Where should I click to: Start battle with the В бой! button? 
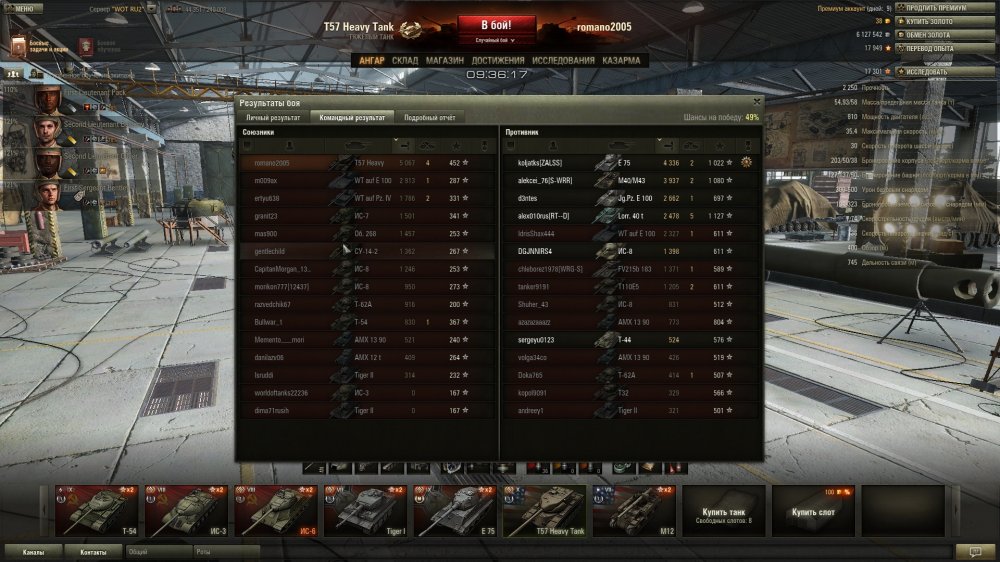[499, 25]
